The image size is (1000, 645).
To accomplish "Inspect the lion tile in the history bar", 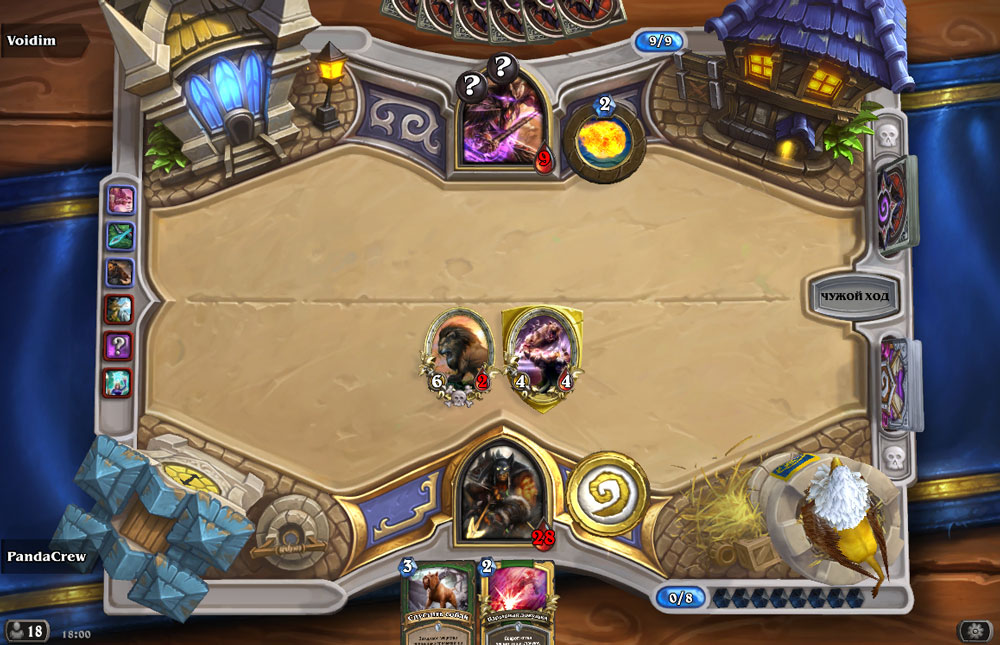I will click(119, 272).
